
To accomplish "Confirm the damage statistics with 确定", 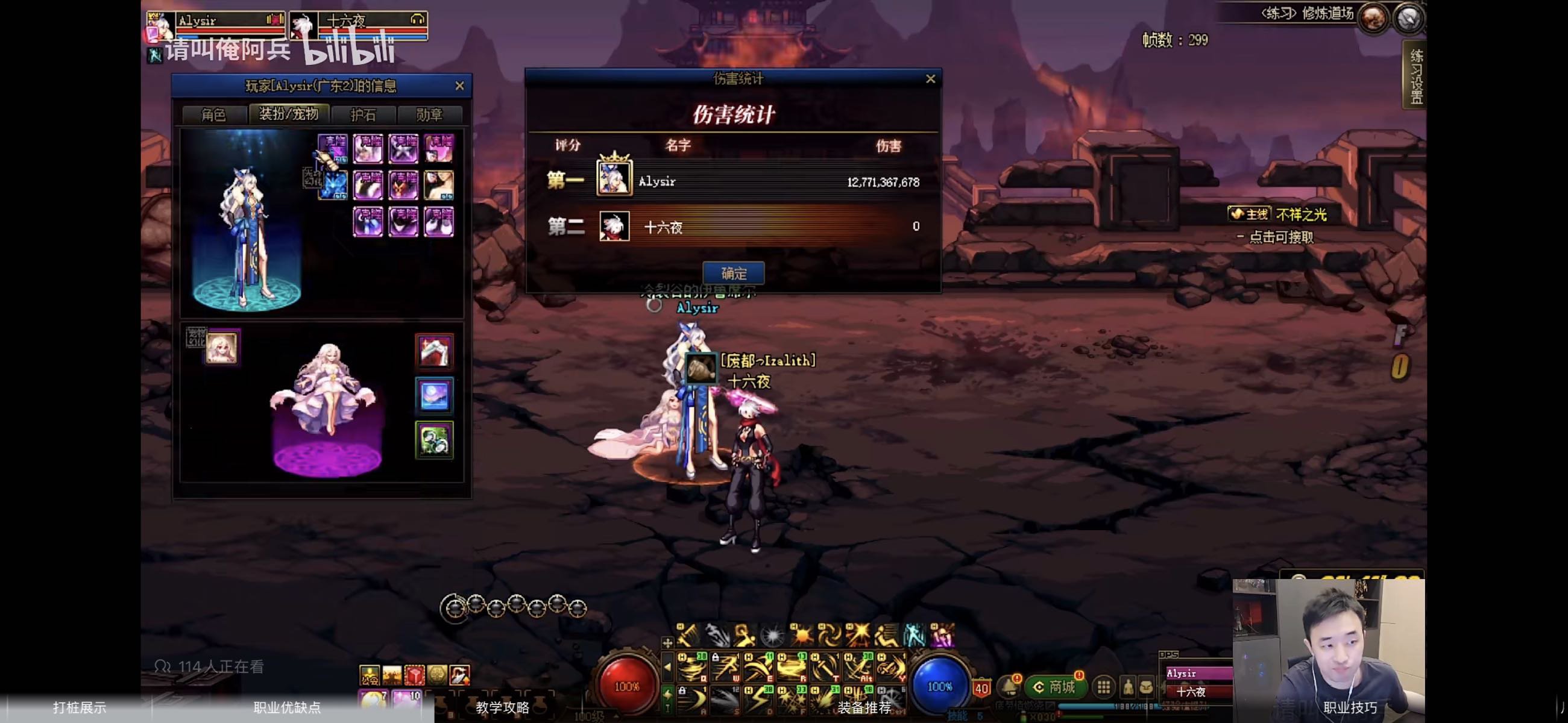I will 733,274.
